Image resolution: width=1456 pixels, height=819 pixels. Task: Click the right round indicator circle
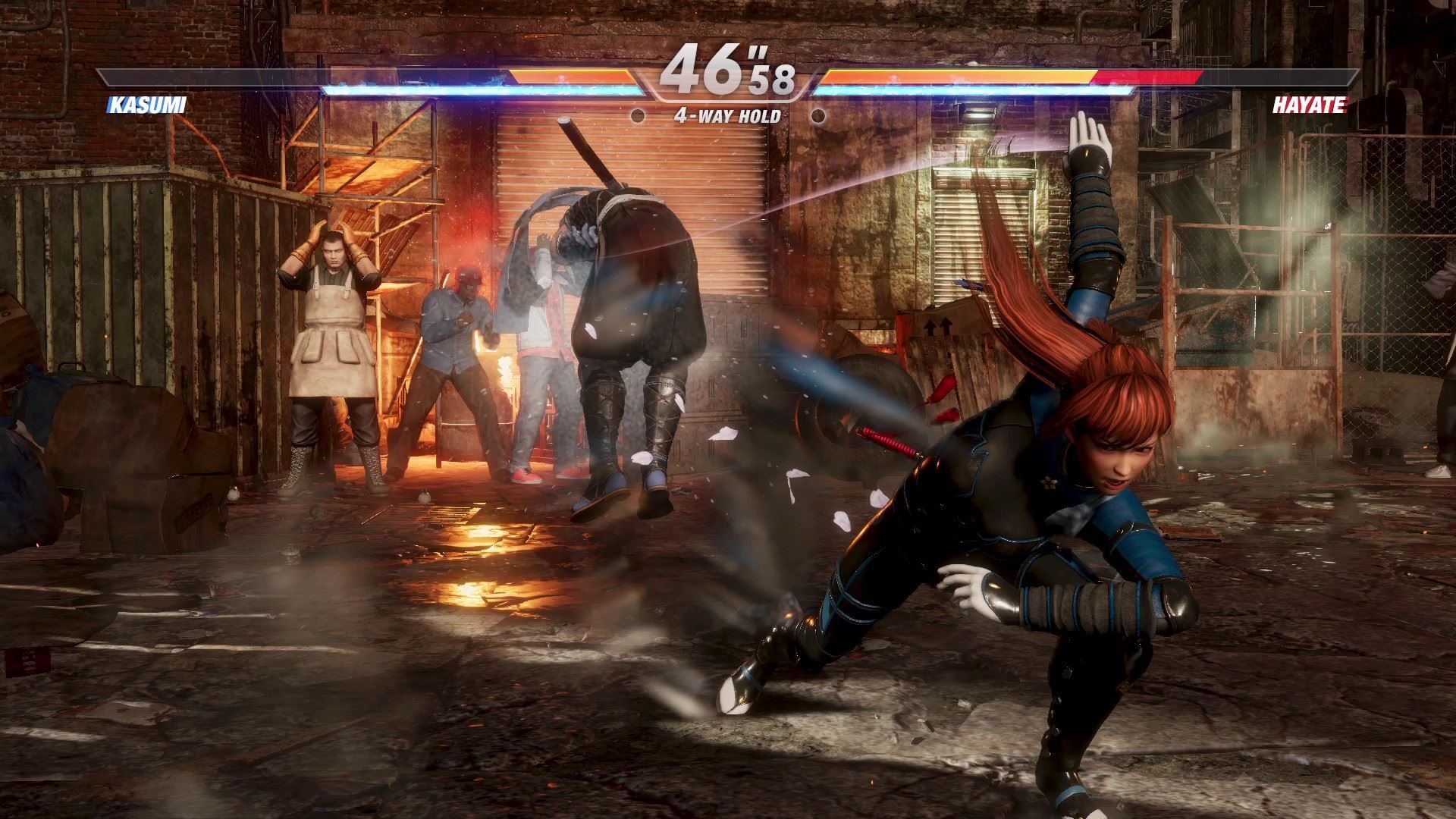pyautogui.click(x=818, y=116)
